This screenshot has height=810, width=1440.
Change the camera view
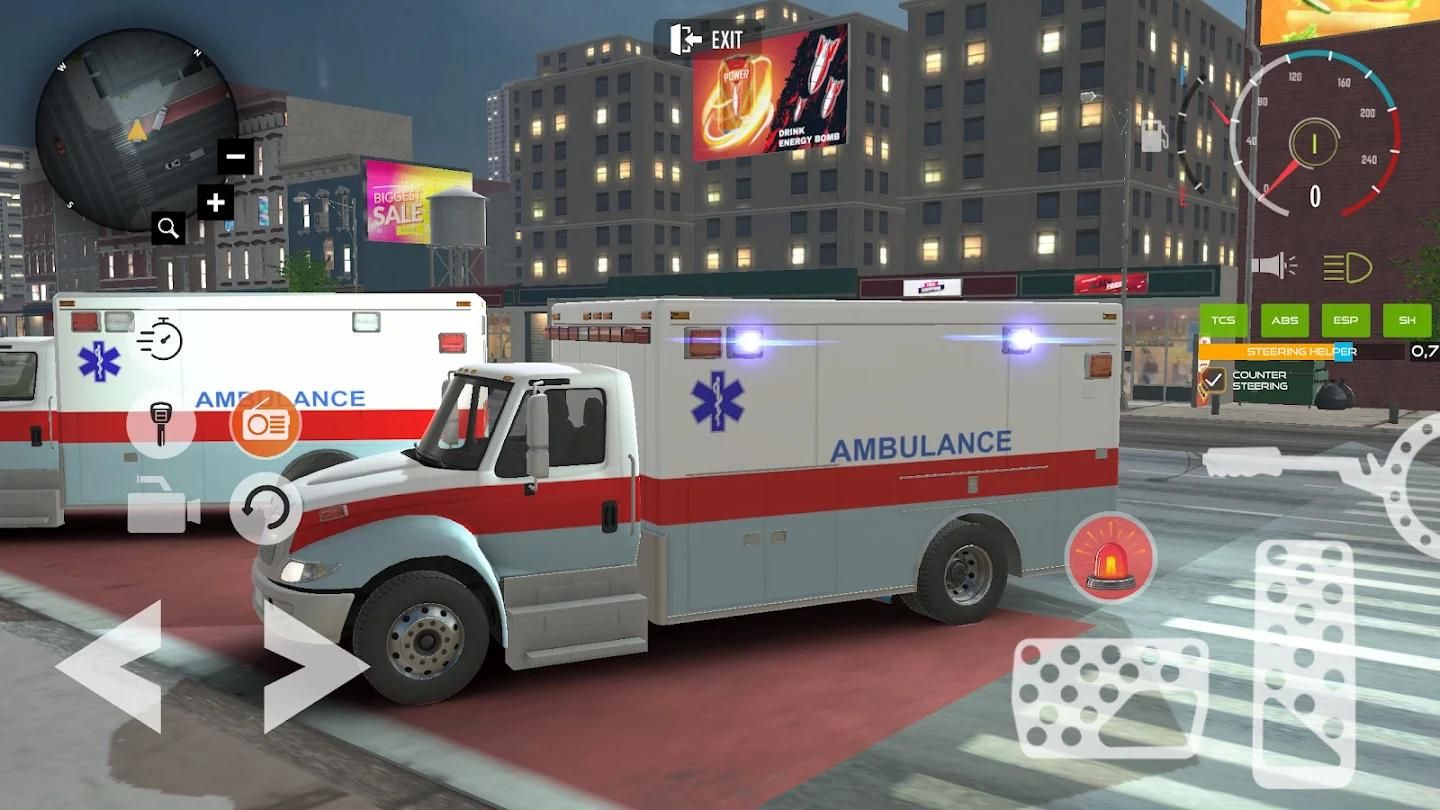pos(163,505)
